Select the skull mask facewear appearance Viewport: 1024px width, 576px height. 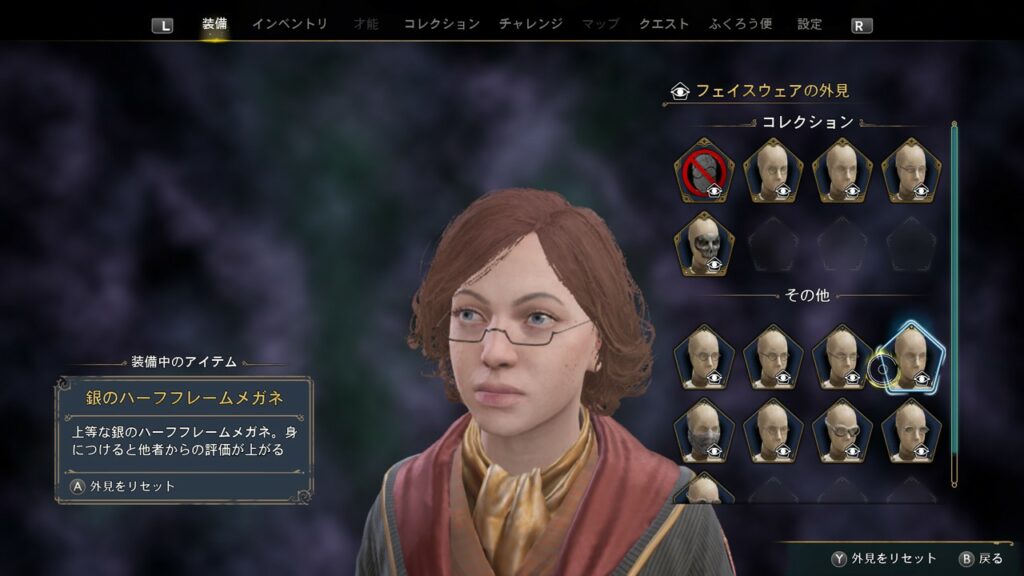tap(703, 245)
